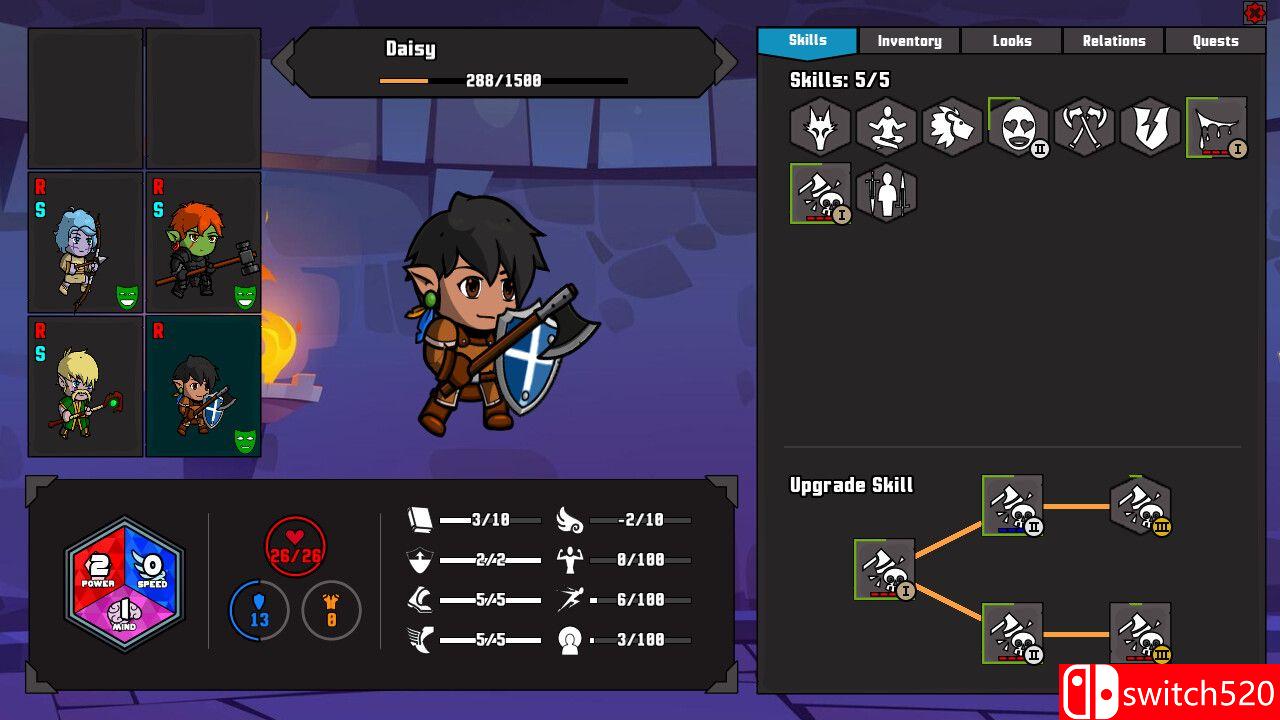
Task: Switch to the Relations tab
Action: pos(1113,41)
